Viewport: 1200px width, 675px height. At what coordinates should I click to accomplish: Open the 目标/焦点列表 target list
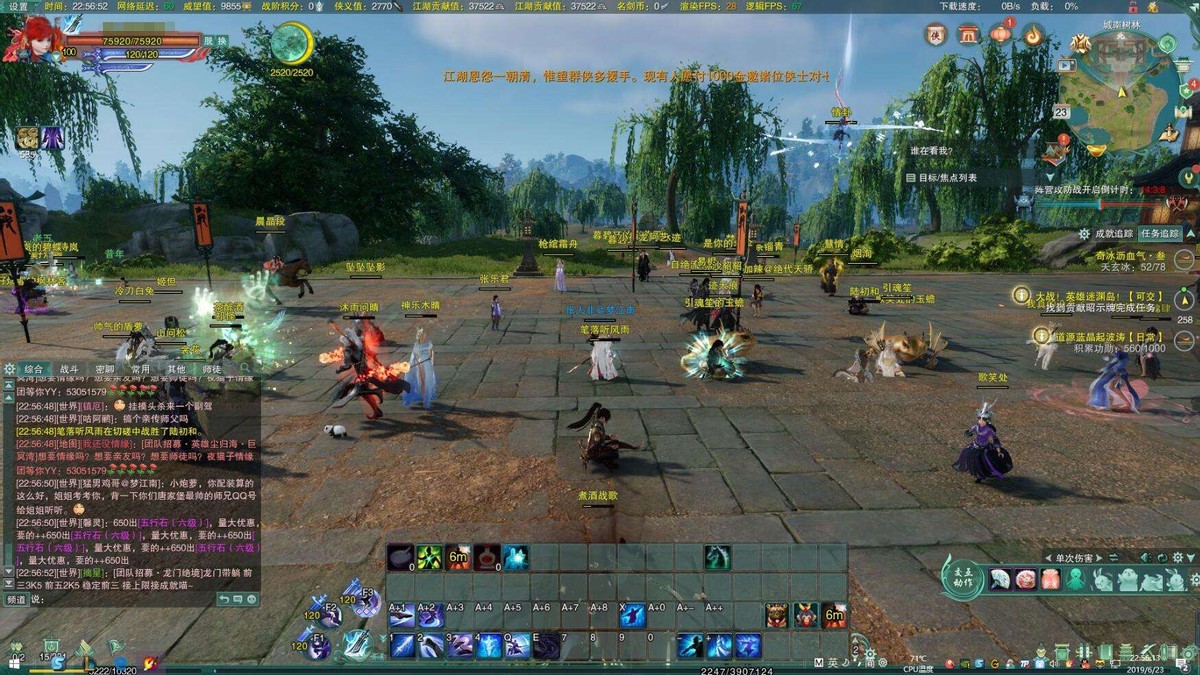[940, 177]
